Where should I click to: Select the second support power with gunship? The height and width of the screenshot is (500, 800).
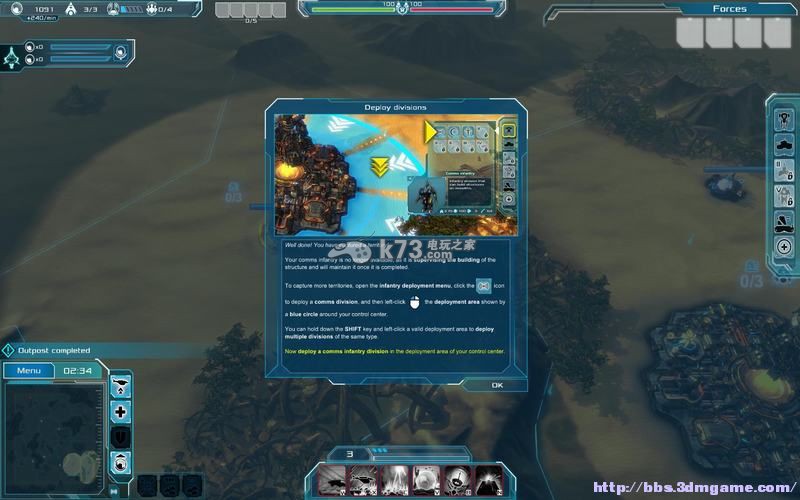[x=363, y=478]
